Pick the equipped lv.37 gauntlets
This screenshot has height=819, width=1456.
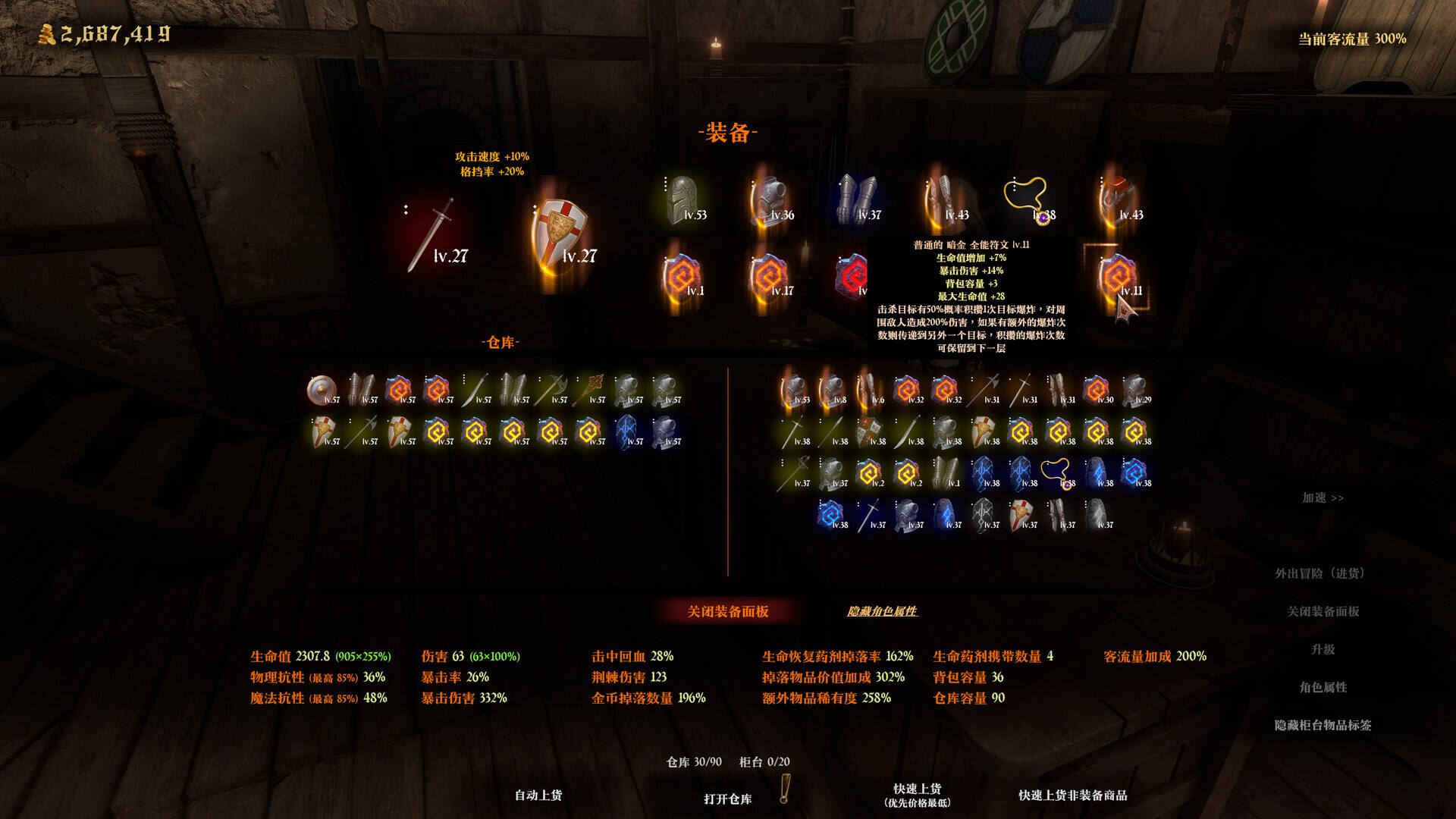(858, 201)
